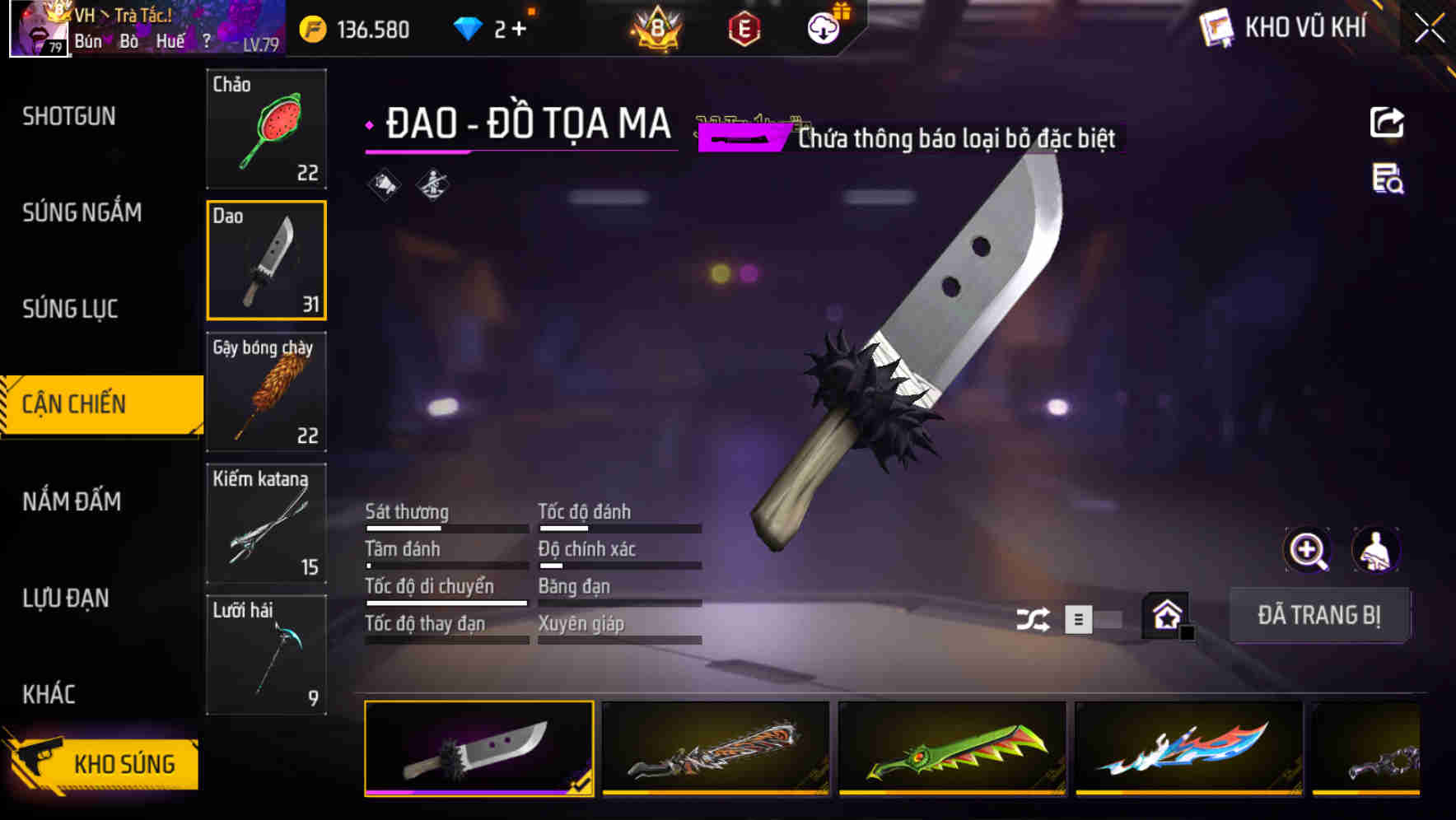1456x820 pixels.
Task: Zoom into the knife preview with magnifier
Action: (1305, 549)
